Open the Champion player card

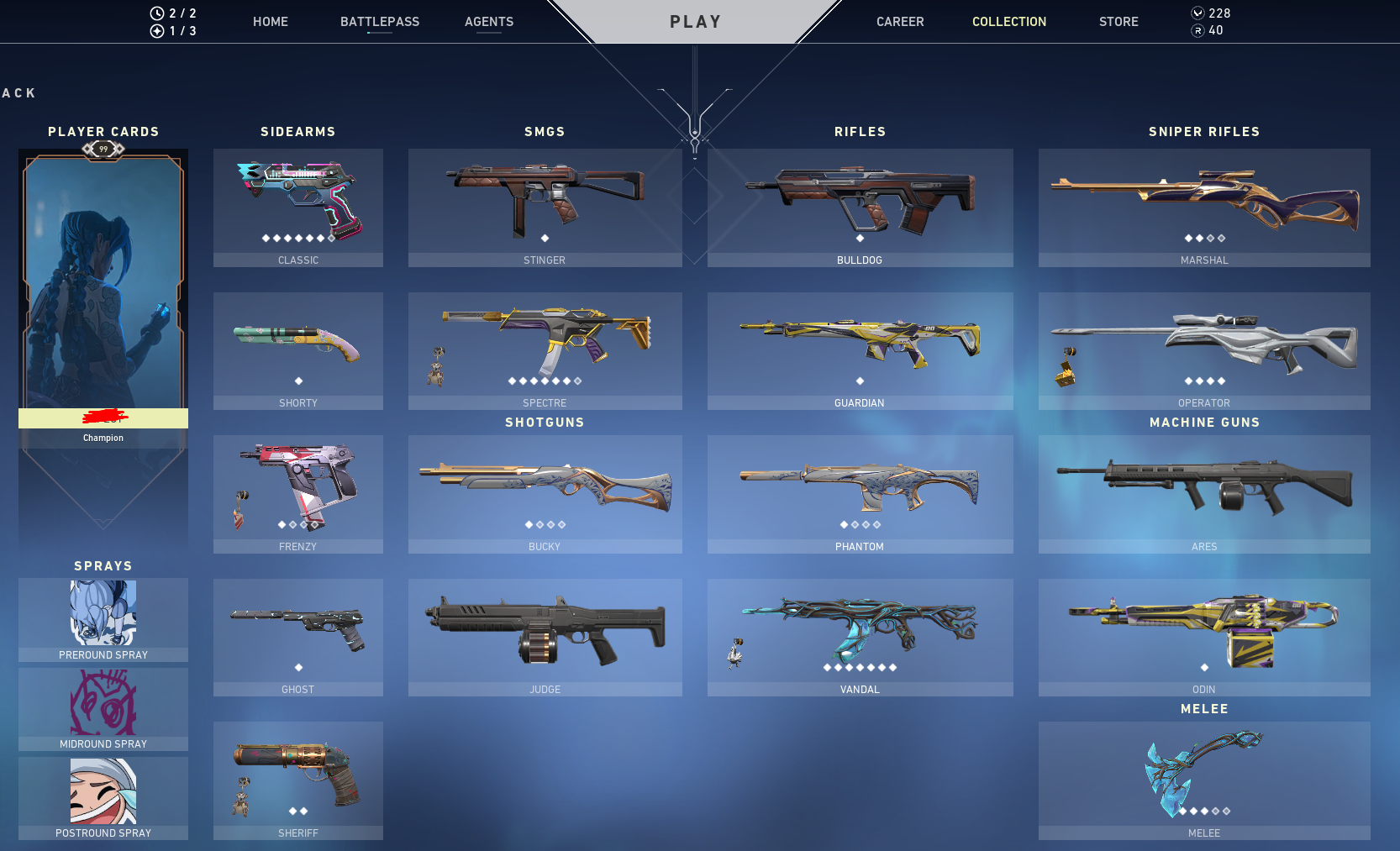point(103,294)
